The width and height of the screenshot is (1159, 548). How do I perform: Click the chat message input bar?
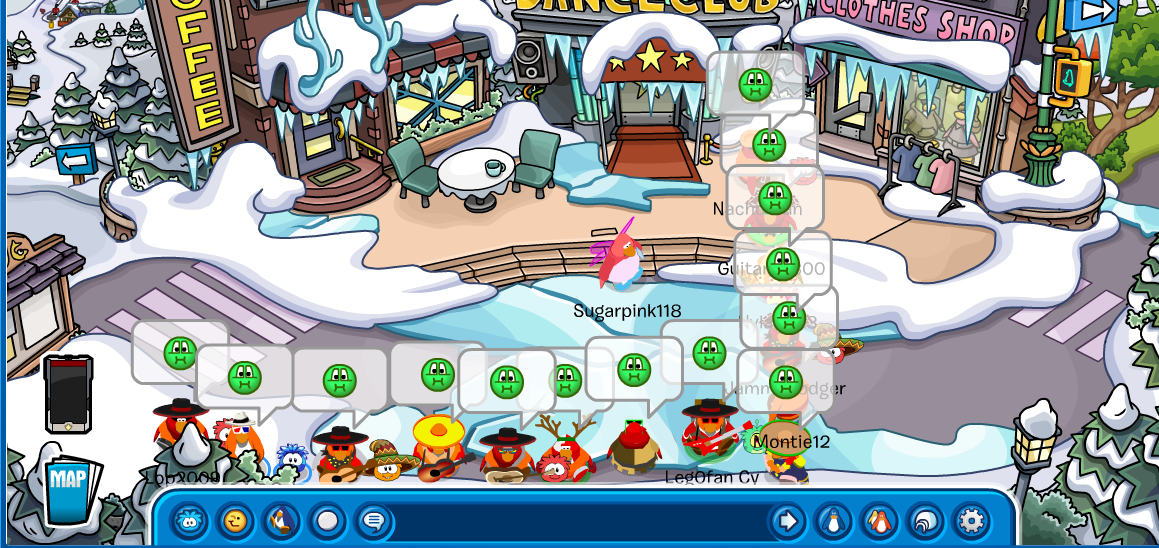click(x=580, y=521)
